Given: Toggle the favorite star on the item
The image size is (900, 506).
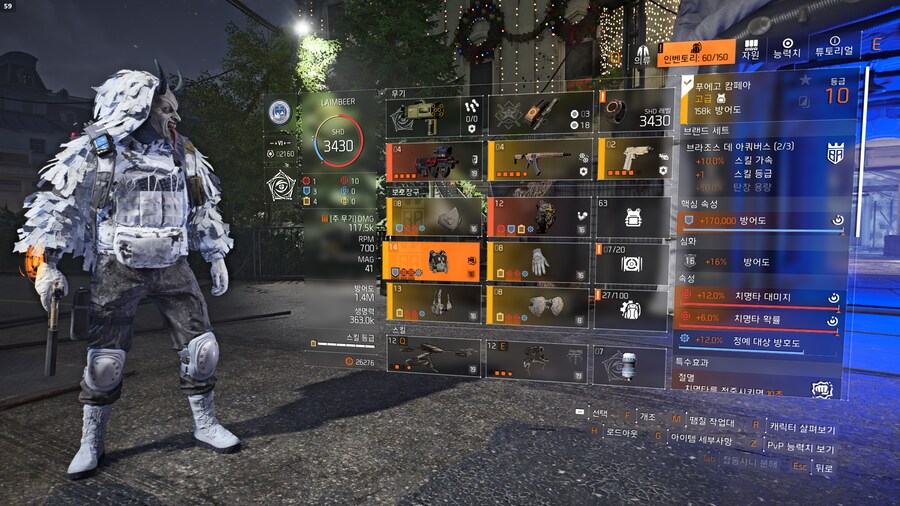Looking at the screenshot, I should click(805, 80).
